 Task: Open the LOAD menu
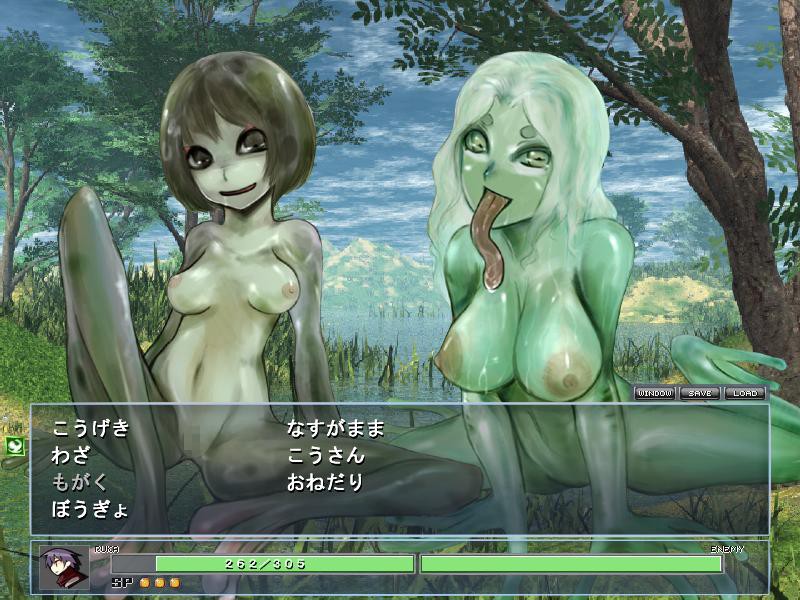[744, 393]
